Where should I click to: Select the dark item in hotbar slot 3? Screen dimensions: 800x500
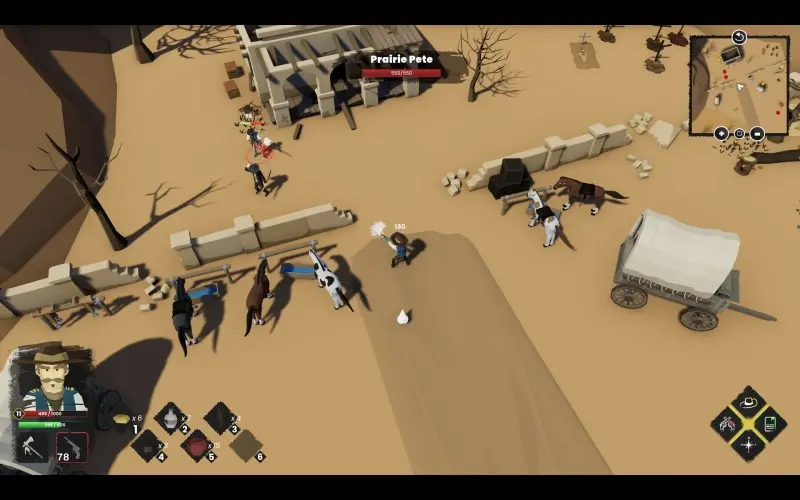(x=219, y=417)
